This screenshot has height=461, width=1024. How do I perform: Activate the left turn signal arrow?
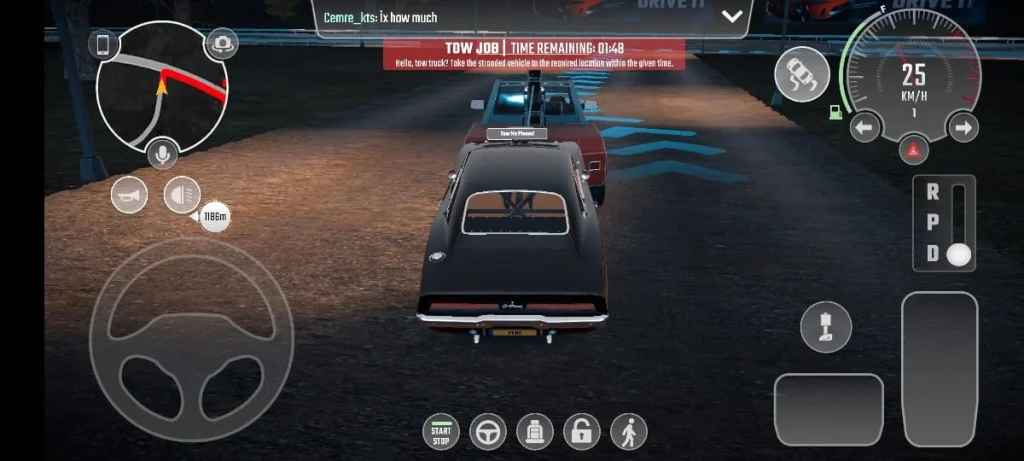pos(865,127)
